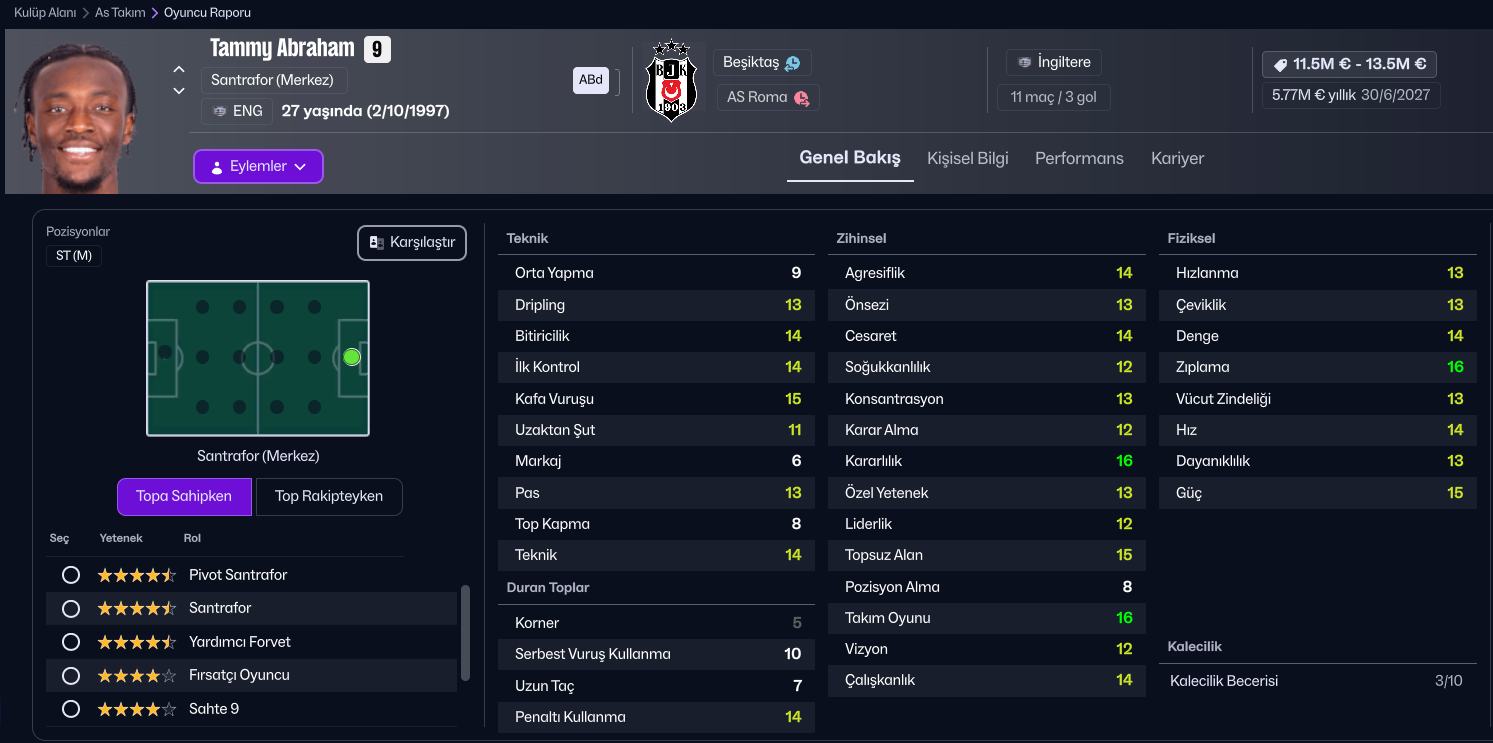Show the Kariyer tab
Image resolution: width=1493 pixels, height=743 pixels.
(1177, 158)
